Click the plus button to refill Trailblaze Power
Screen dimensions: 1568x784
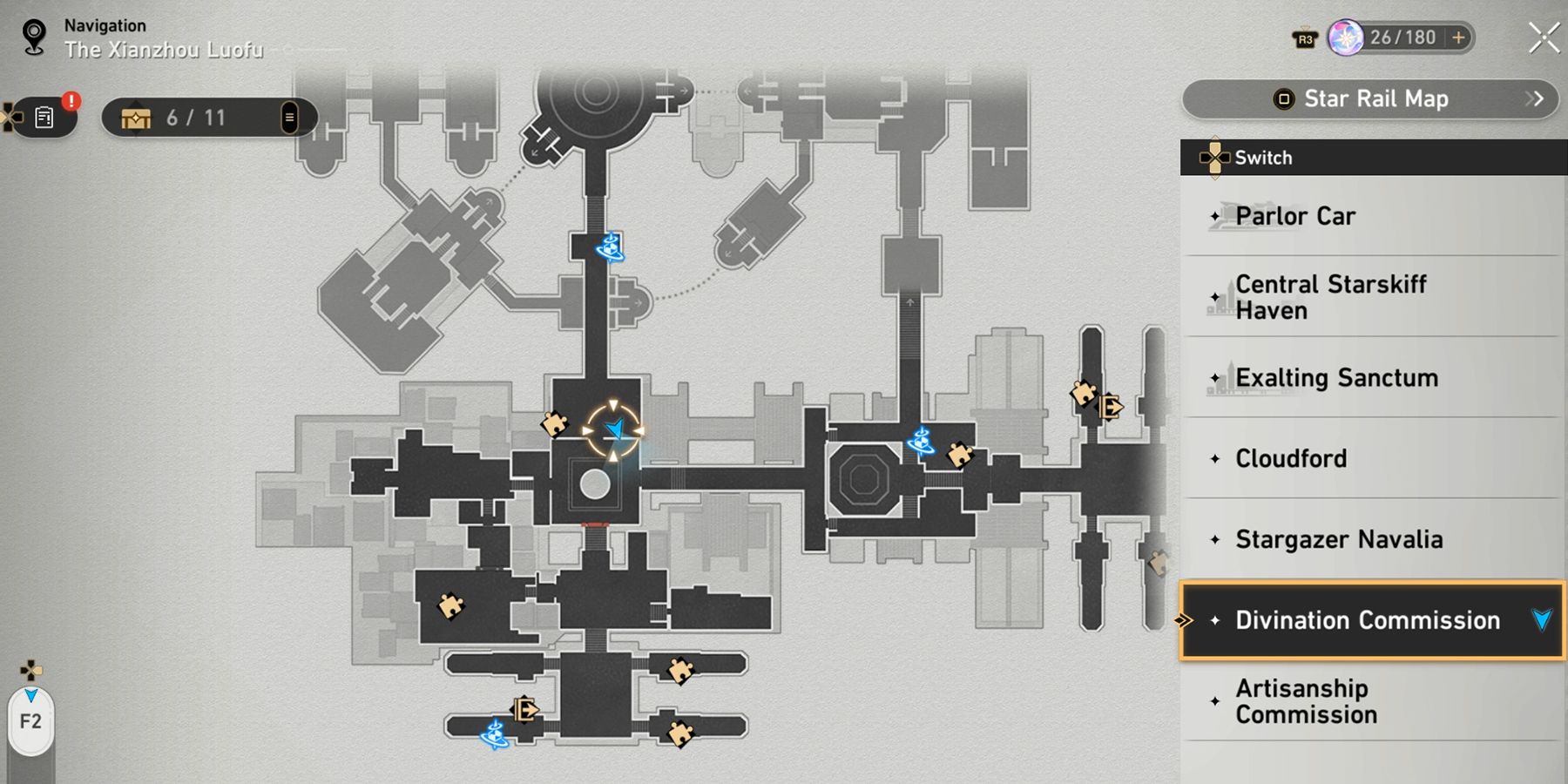[x=1456, y=38]
